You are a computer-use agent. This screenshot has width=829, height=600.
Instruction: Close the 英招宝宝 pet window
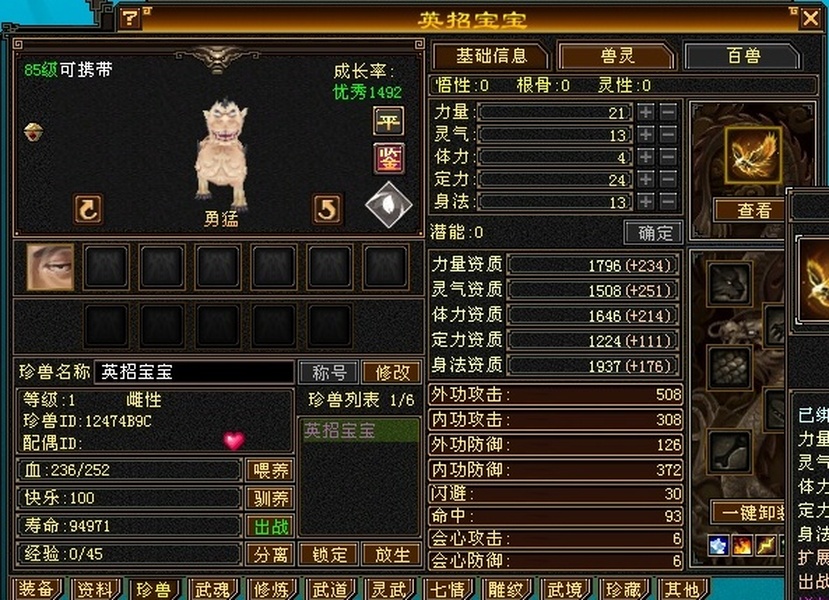pos(810,18)
